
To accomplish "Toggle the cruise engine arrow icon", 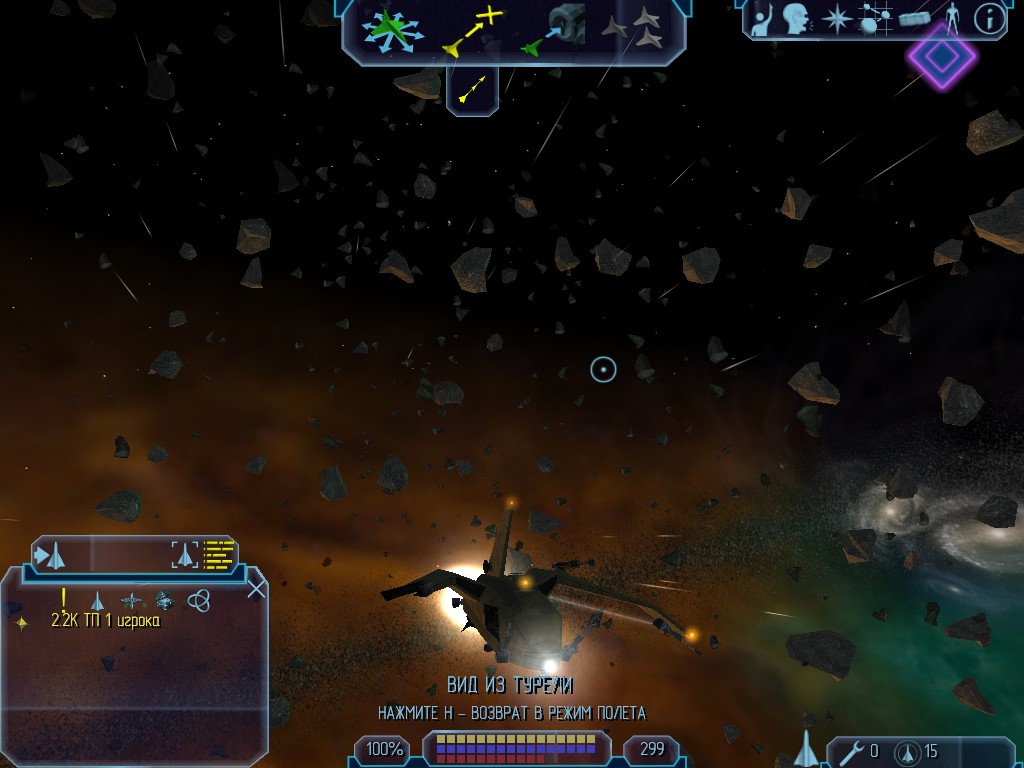I will coord(471,89).
